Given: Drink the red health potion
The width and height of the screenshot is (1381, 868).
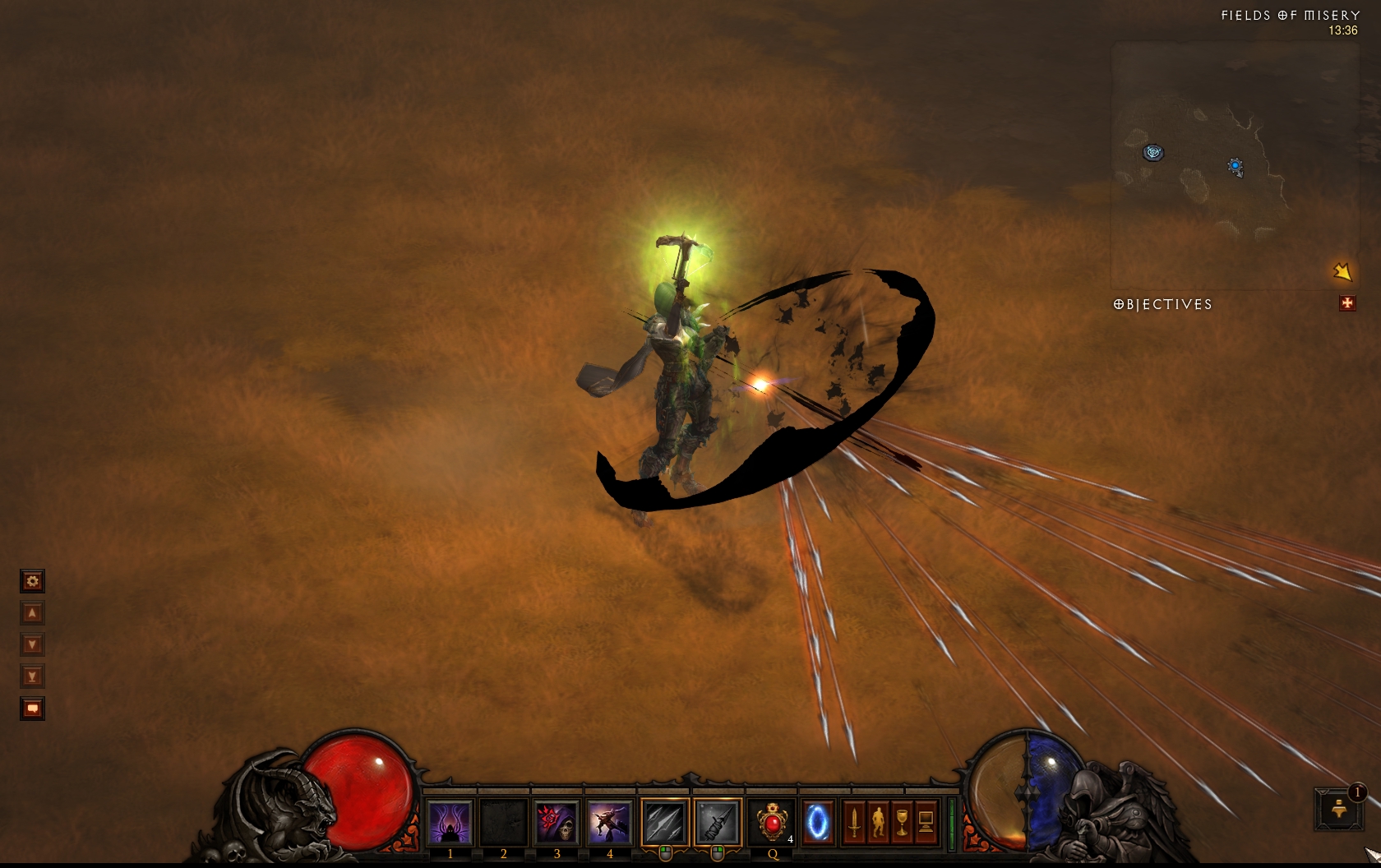Looking at the screenshot, I should [x=772, y=822].
